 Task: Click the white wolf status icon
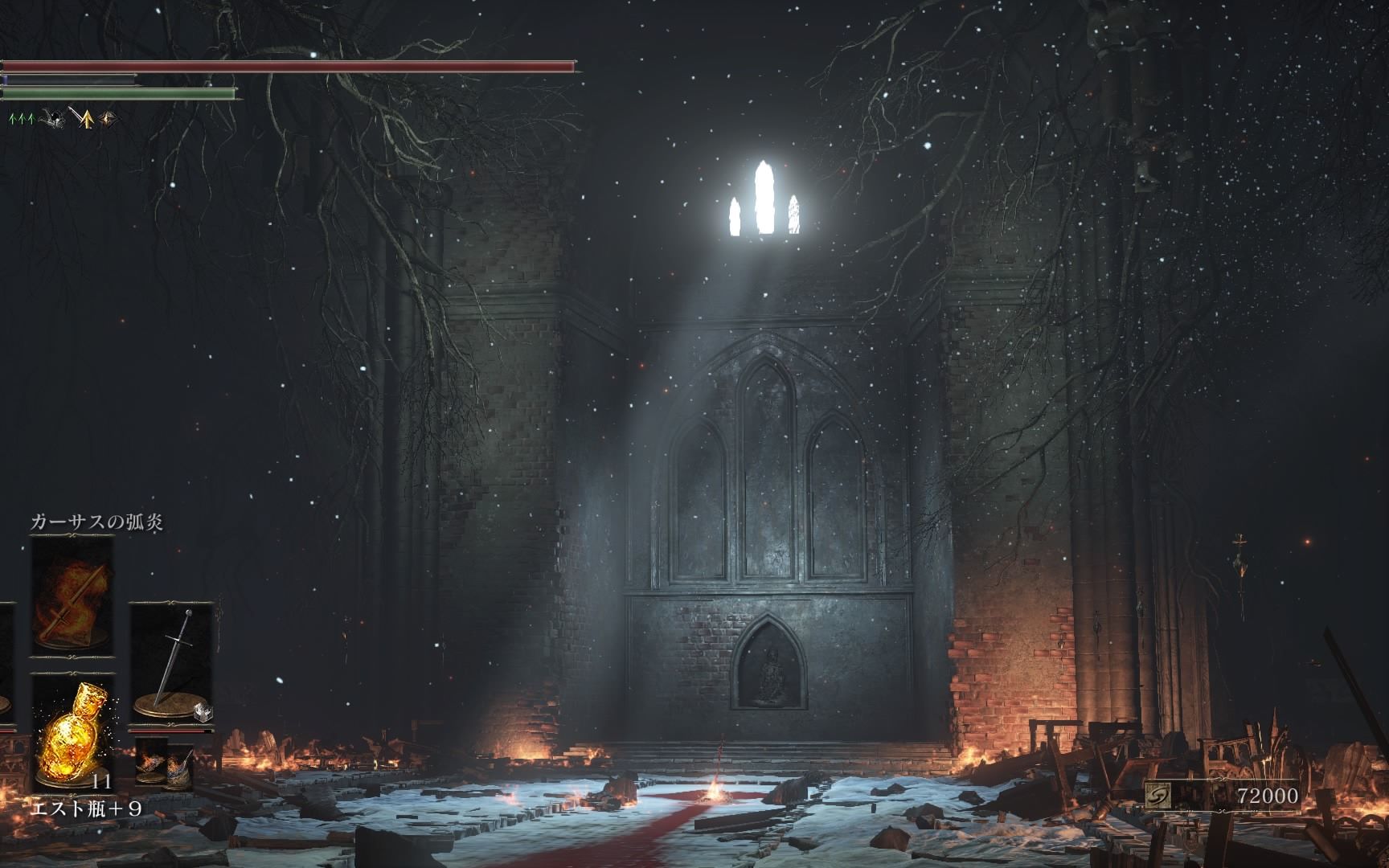51,119
